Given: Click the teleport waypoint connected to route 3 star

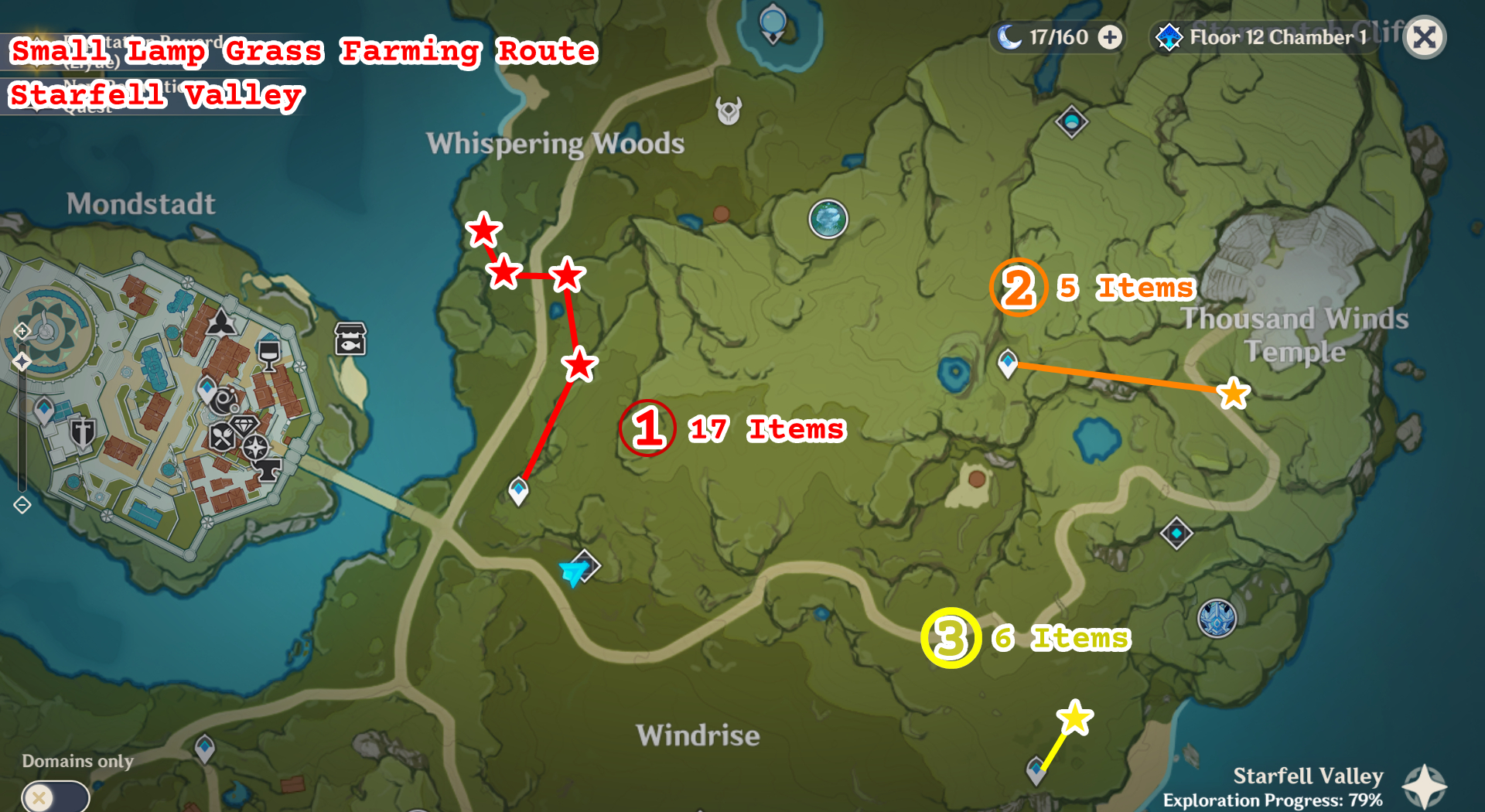Looking at the screenshot, I should [x=1035, y=769].
